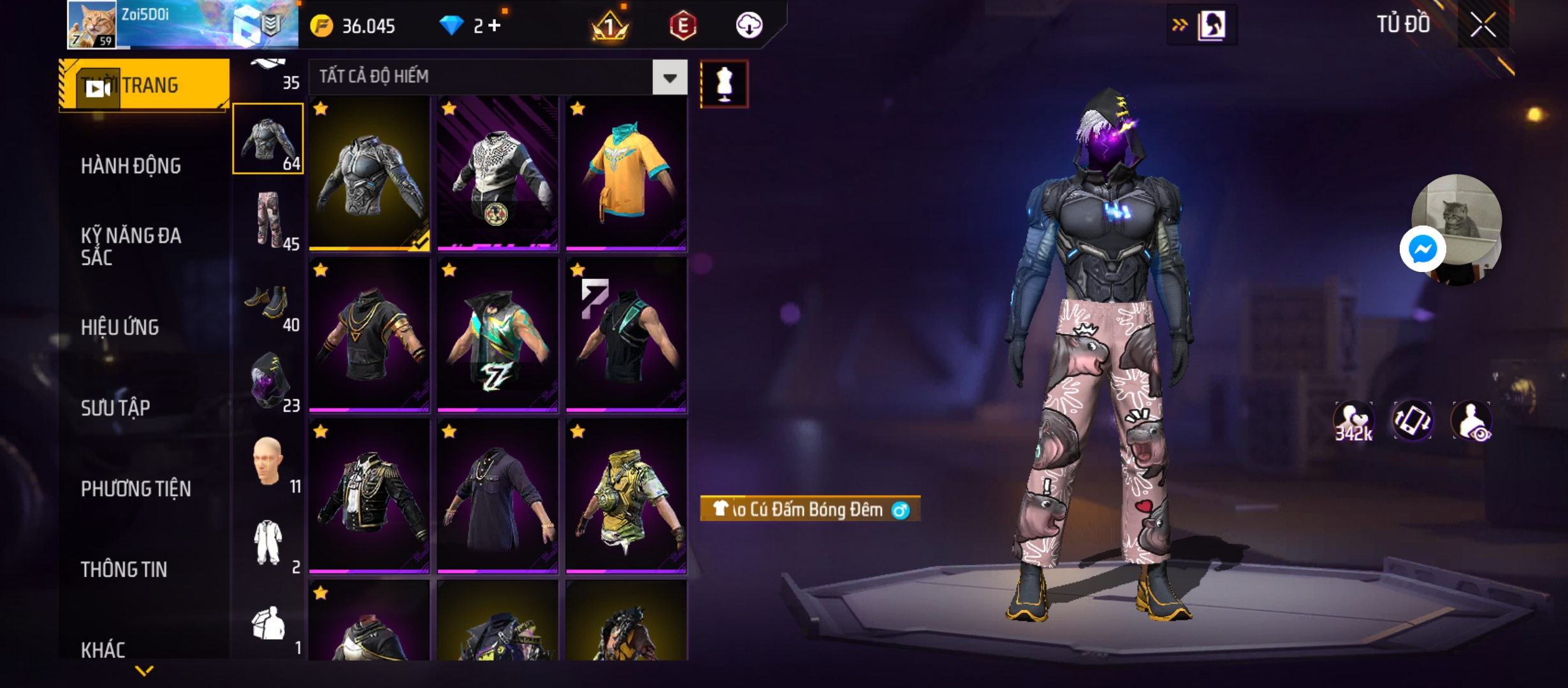Open the Messenger chat bubble overlay
Image resolution: width=1568 pixels, height=688 pixels.
(1422, 249)
